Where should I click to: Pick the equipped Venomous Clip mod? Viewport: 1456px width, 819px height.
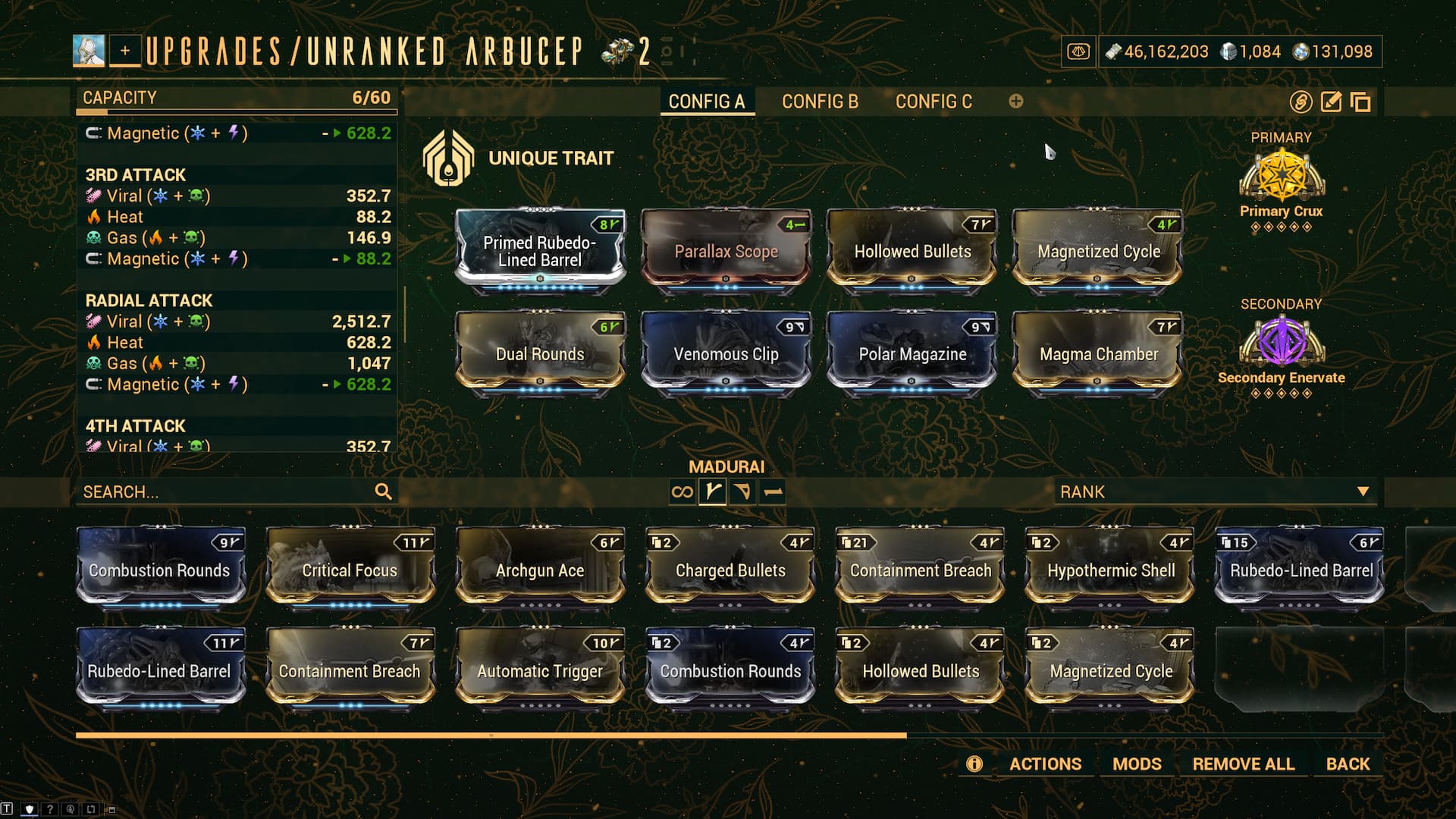click(x=726, y=353)
